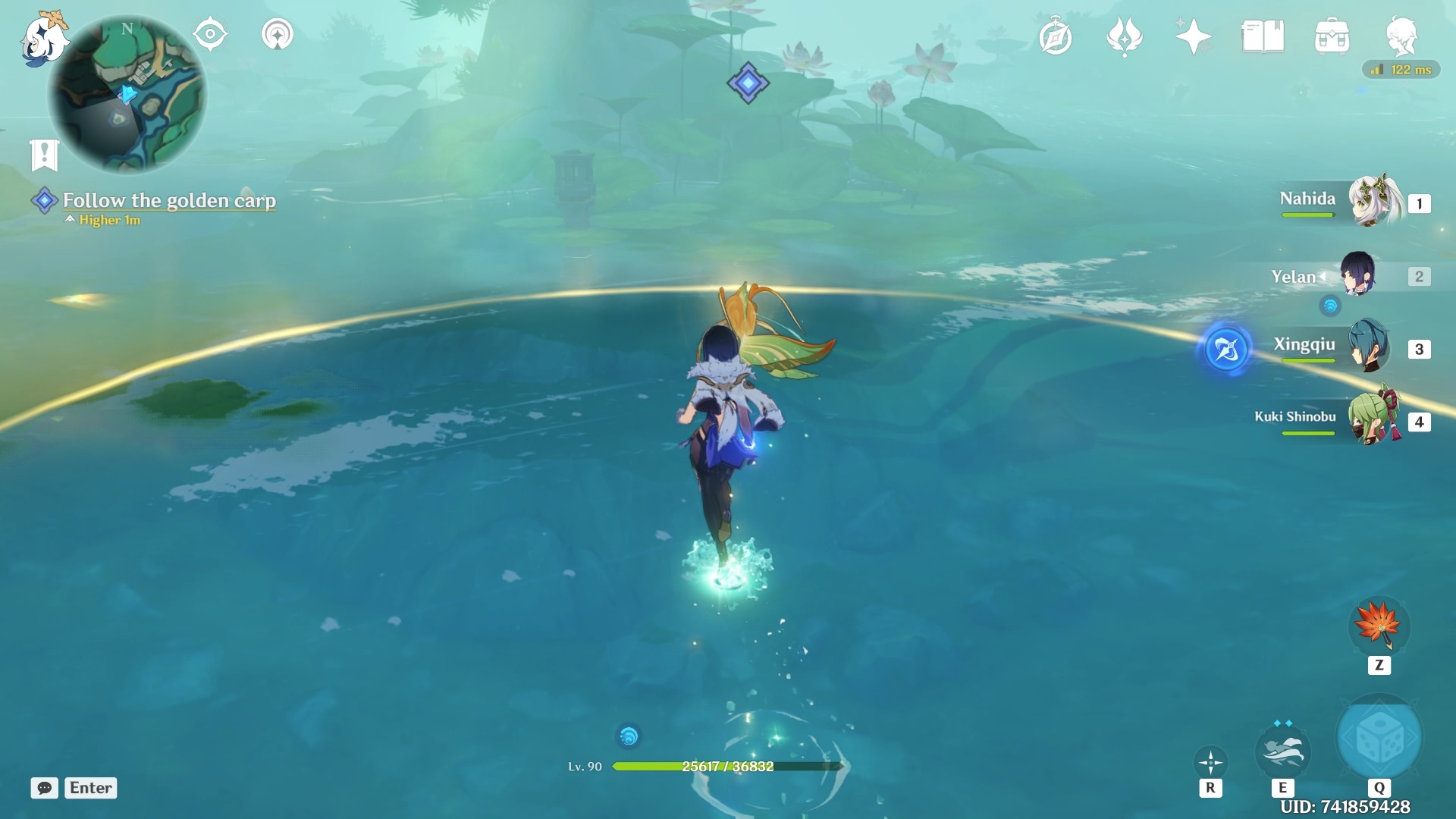This screenshot has height=819, width=1456.
Task: Open the Wish menu star icon
Action: [x=1192, y=35]
